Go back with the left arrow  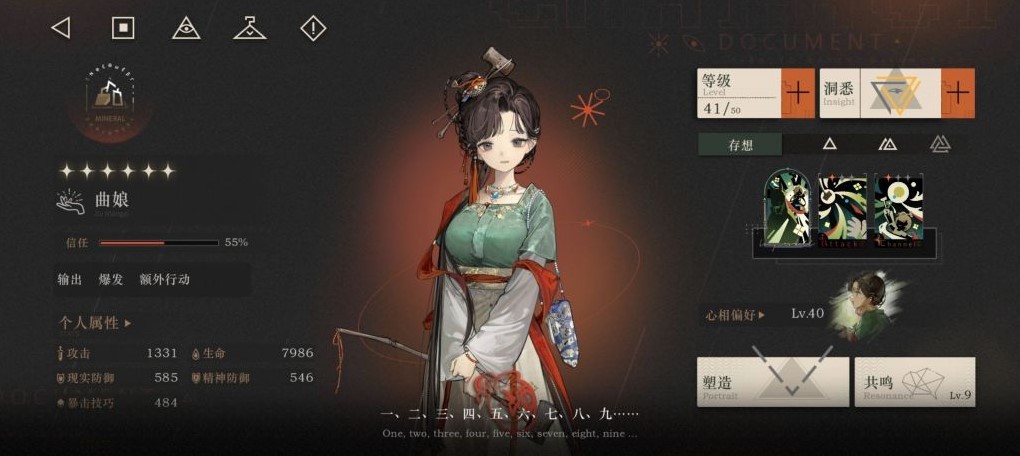60,28
